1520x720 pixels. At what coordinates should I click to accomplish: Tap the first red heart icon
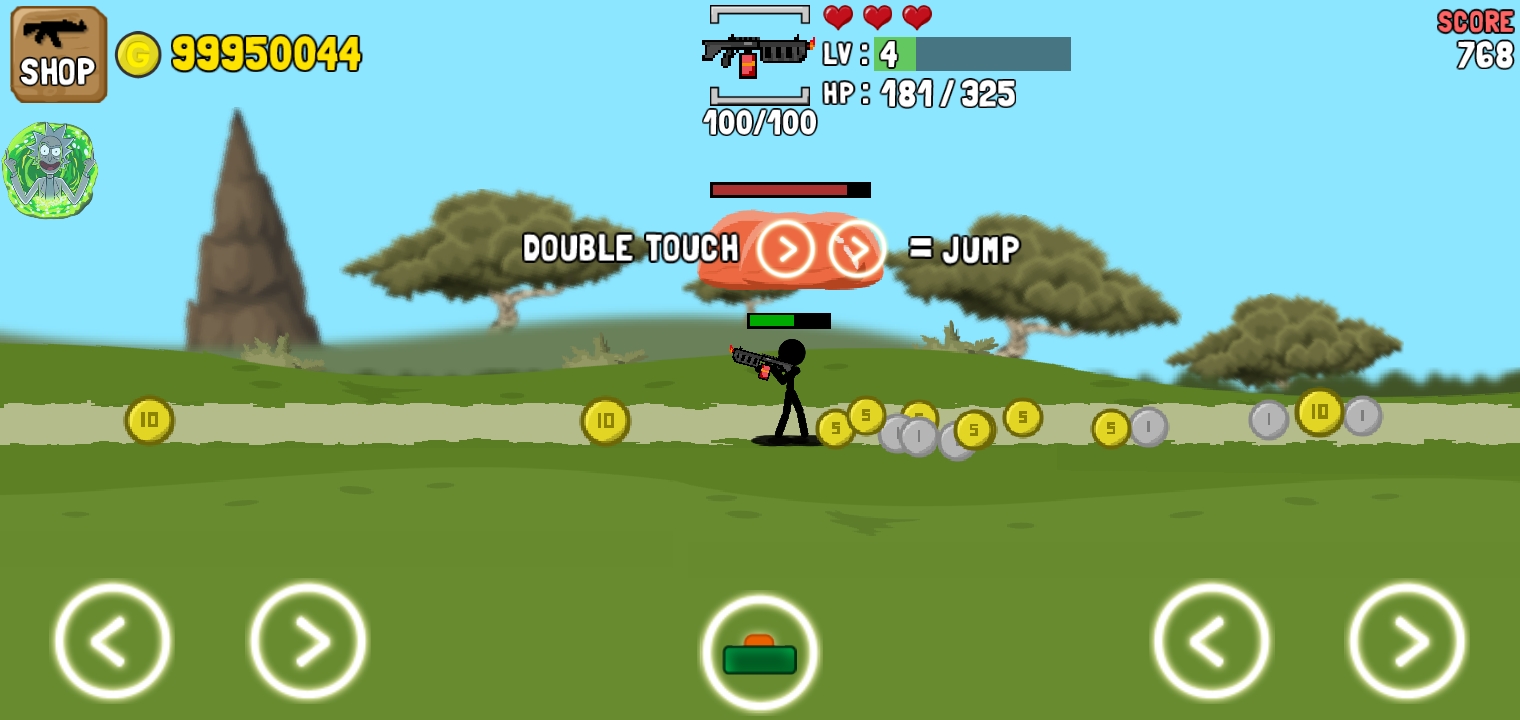838,17
